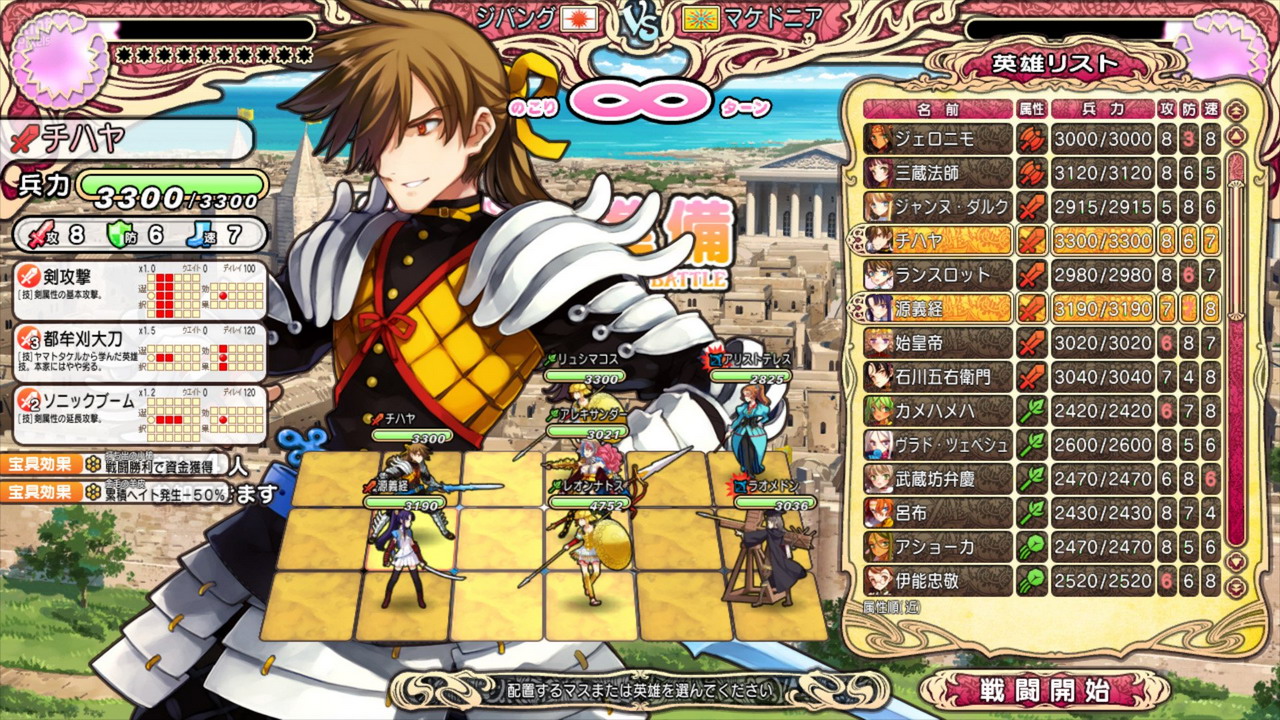
Task: Select ヴラド・ツェペシュ from the hero list
Action: pyautogui.click(x=938, y=445)
